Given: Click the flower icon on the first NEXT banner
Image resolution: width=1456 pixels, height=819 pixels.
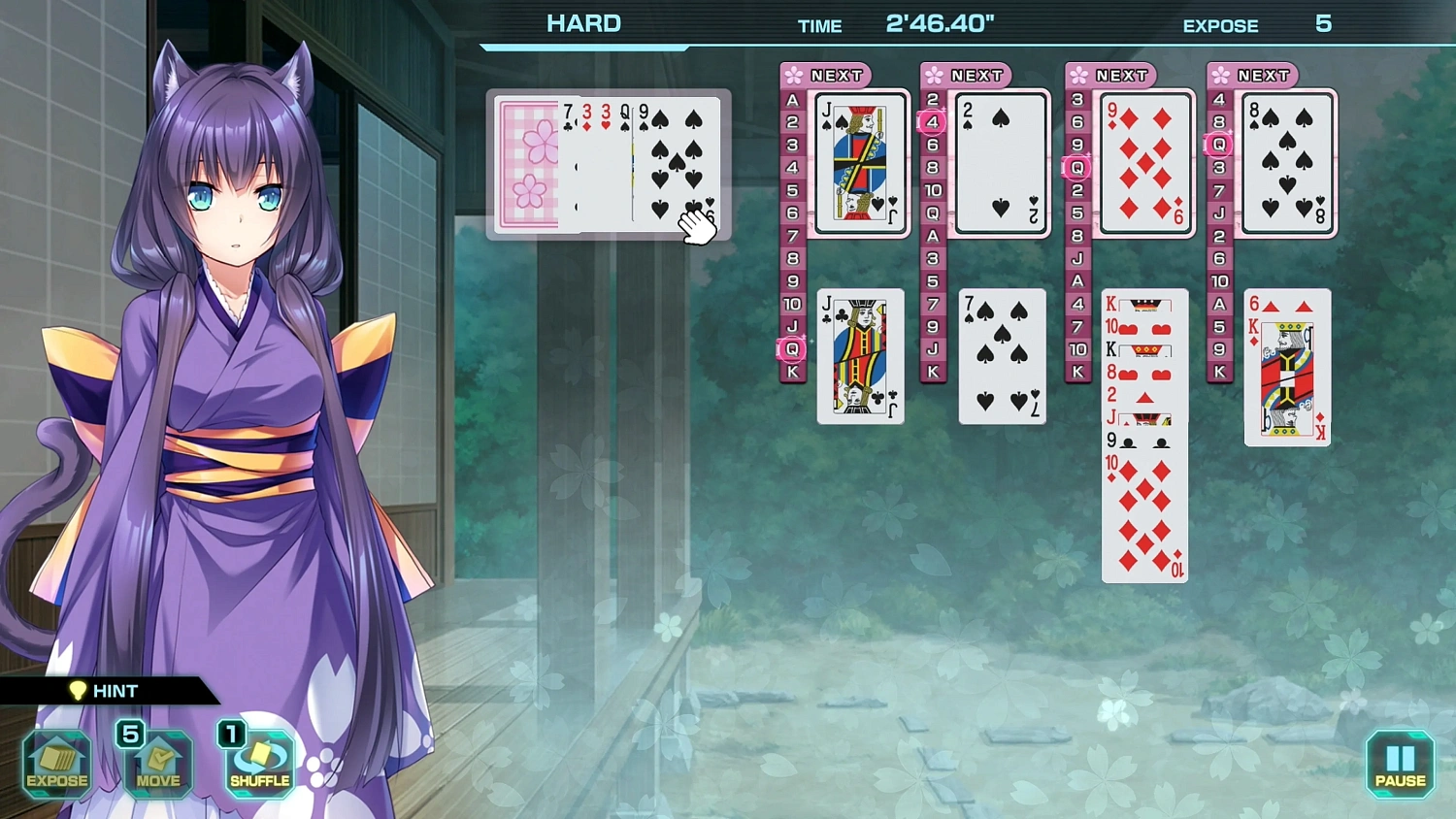Looking at the screenshot, I should tap(794, 75).
